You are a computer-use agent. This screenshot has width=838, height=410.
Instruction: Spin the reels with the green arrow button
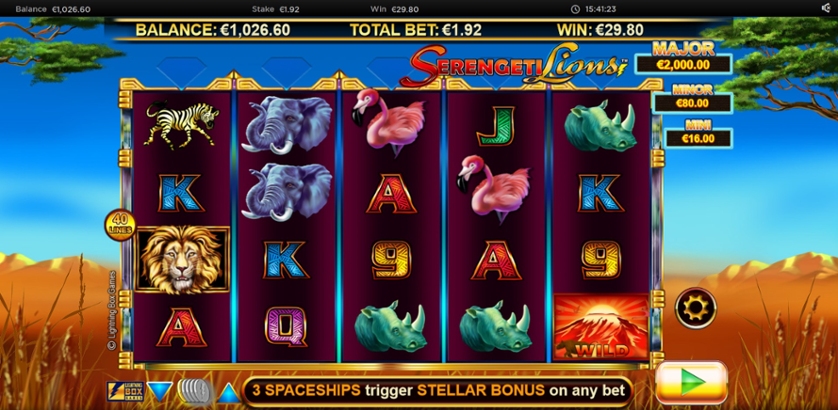pyautogui.click(x=690, y=384)
